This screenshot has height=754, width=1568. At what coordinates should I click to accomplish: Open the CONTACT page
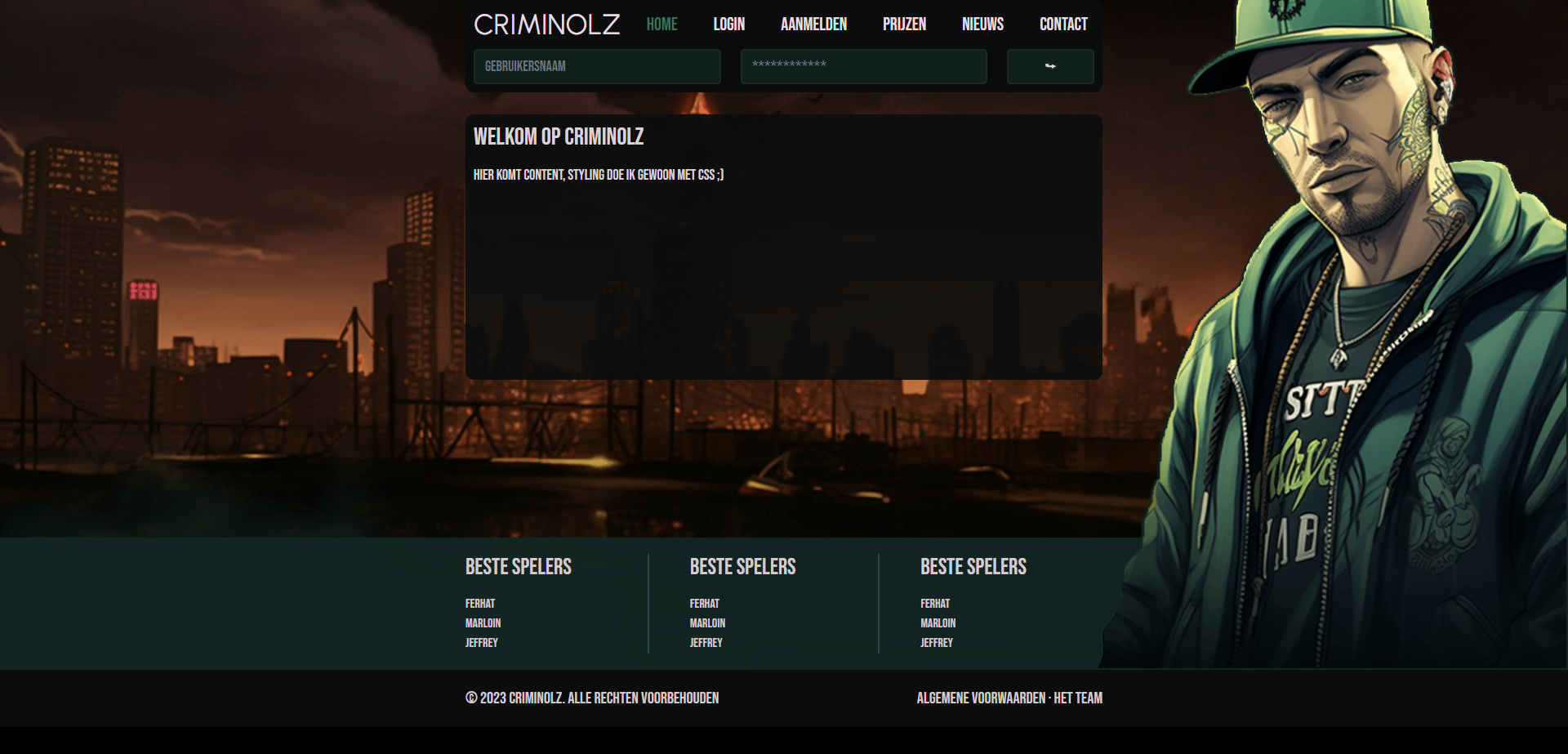pyautogui.click(x=1063, y=24)
